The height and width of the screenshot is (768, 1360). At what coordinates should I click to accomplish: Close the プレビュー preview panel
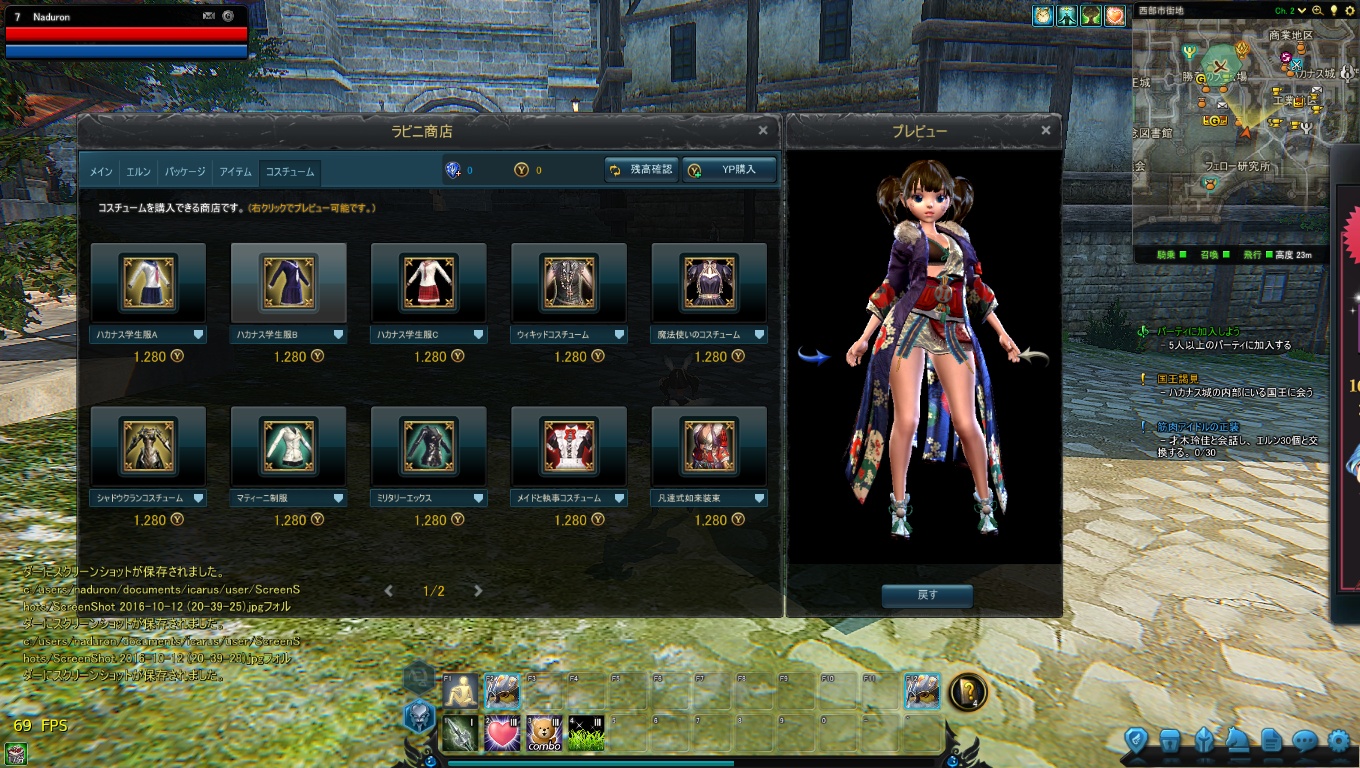tap(1046, 130)
